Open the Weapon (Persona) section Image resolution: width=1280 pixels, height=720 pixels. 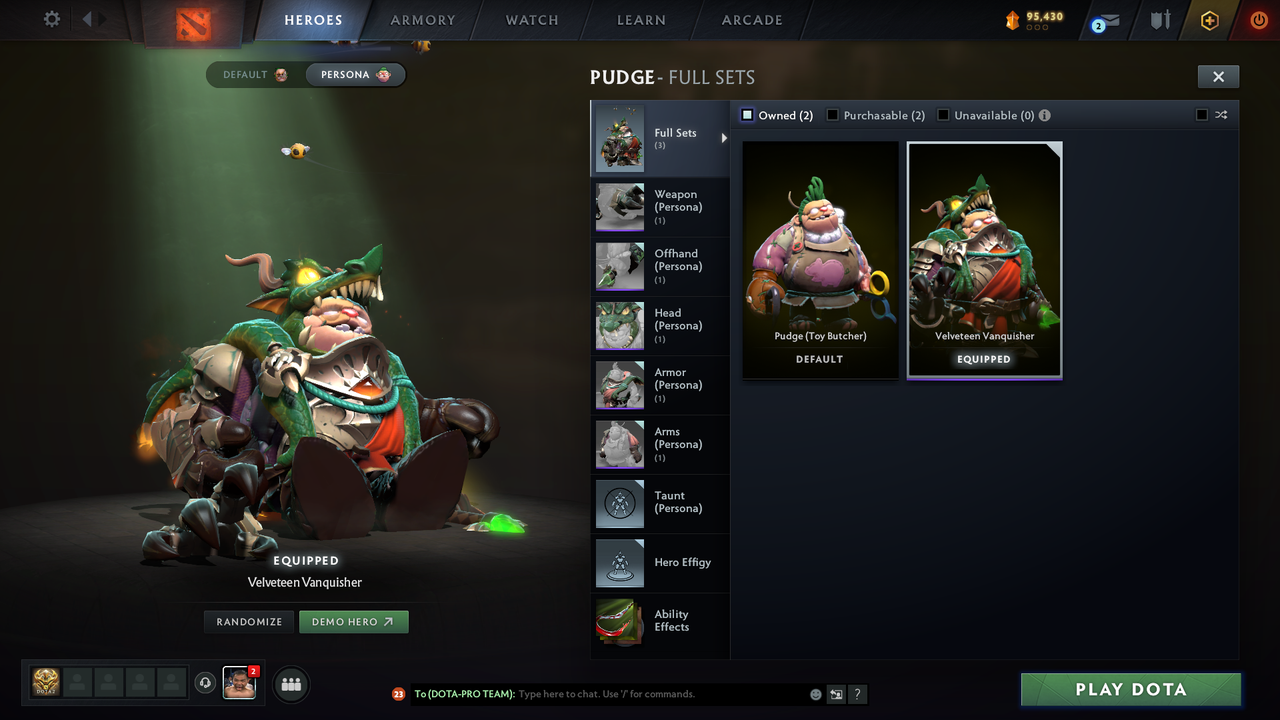coord(619,207)
